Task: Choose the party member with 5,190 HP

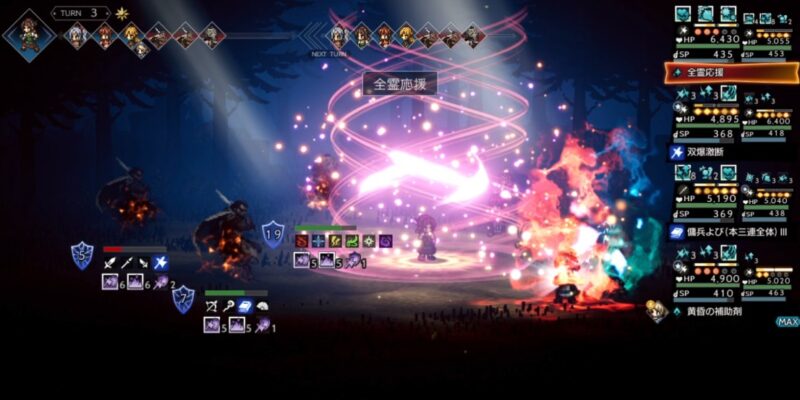Action: [x=706, y=193]
